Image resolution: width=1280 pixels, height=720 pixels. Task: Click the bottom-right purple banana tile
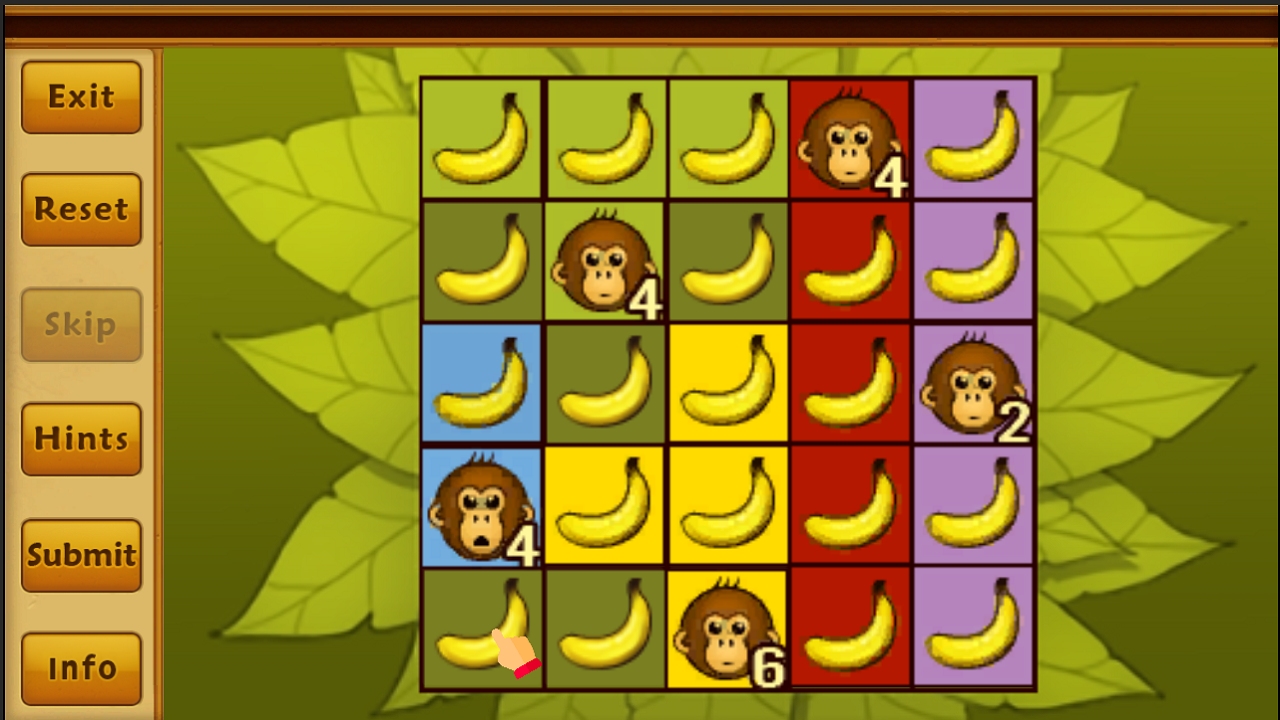(x=973, y=627)
